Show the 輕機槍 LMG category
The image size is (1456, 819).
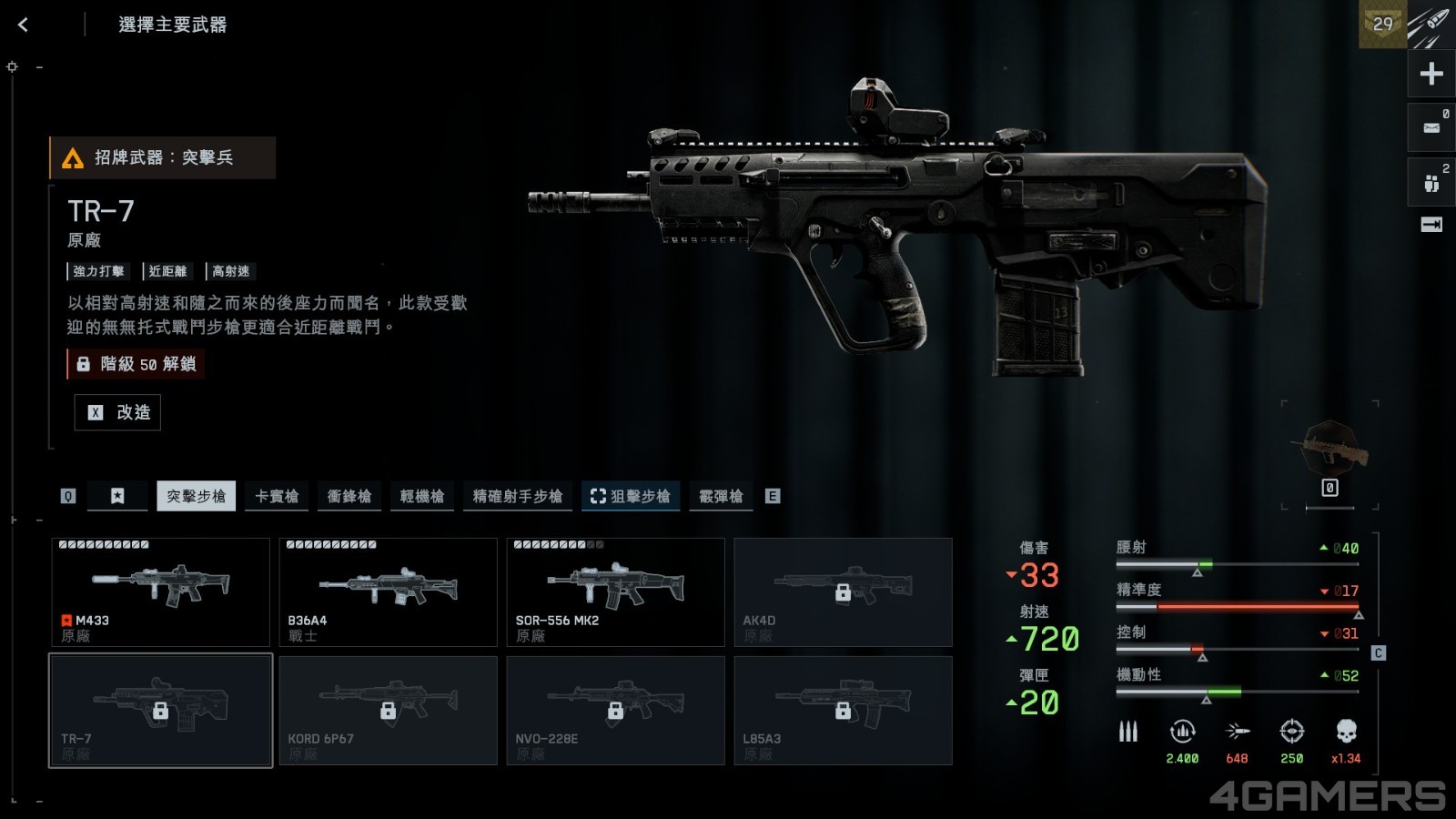pyautogui.click(x=422, y=496)
